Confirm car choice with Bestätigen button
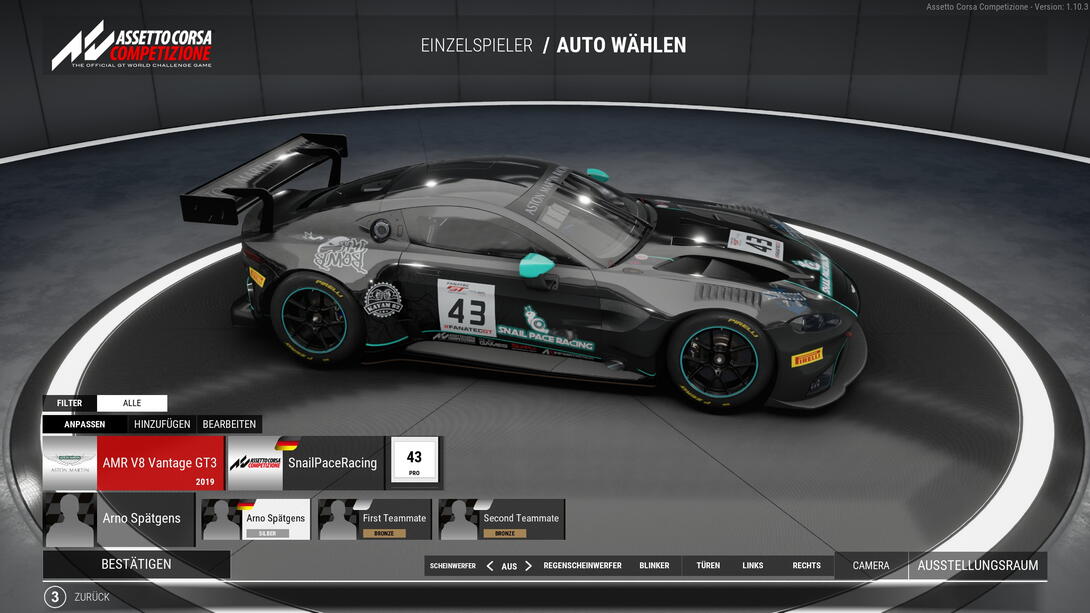The width and height of the screenshot is (1090, 613). coord(136,564)
